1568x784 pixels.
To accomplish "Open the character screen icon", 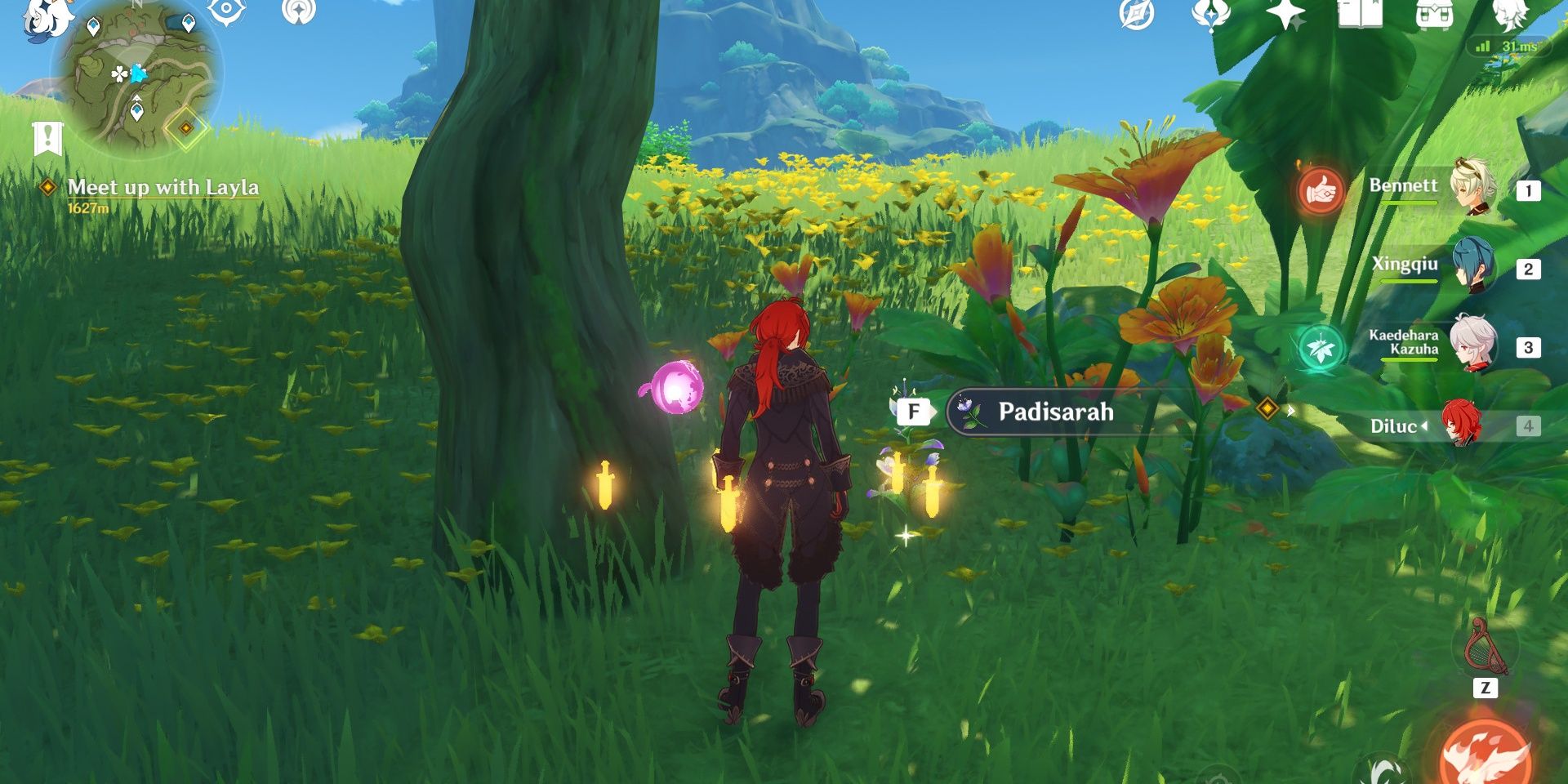I will pyautogui.click(x=1509, y=14).
